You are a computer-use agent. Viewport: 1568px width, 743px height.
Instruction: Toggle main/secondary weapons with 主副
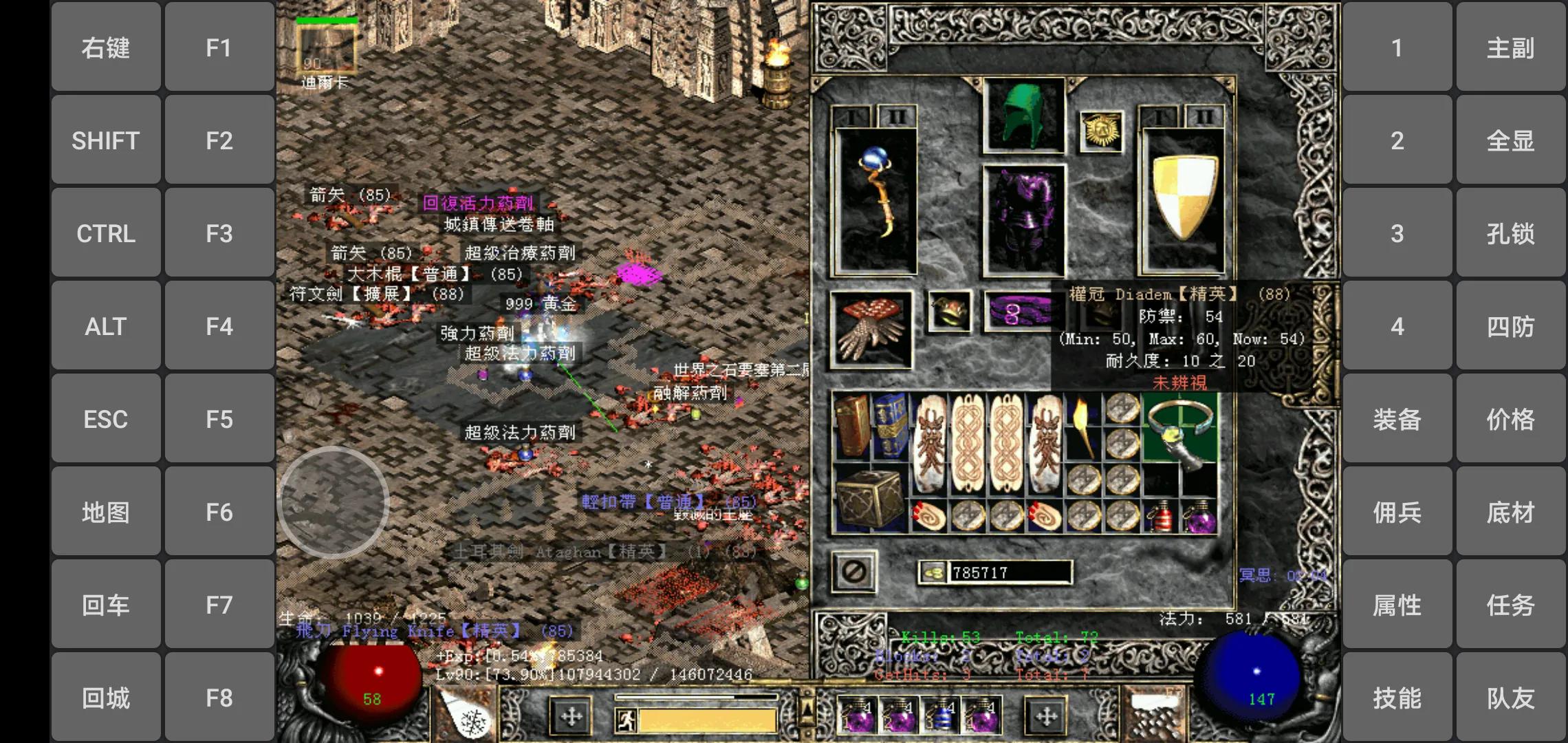[1510, 47]
